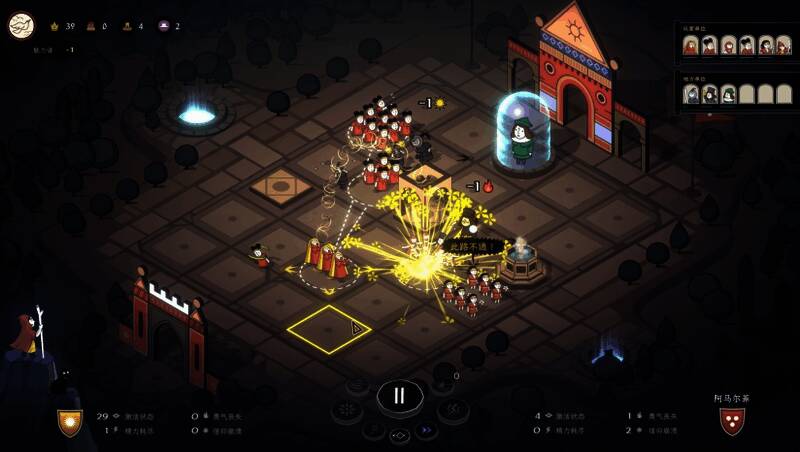
Task: Click the dark red dotted shield emblem
Action: pyautogui.click(x=731, y=421)
